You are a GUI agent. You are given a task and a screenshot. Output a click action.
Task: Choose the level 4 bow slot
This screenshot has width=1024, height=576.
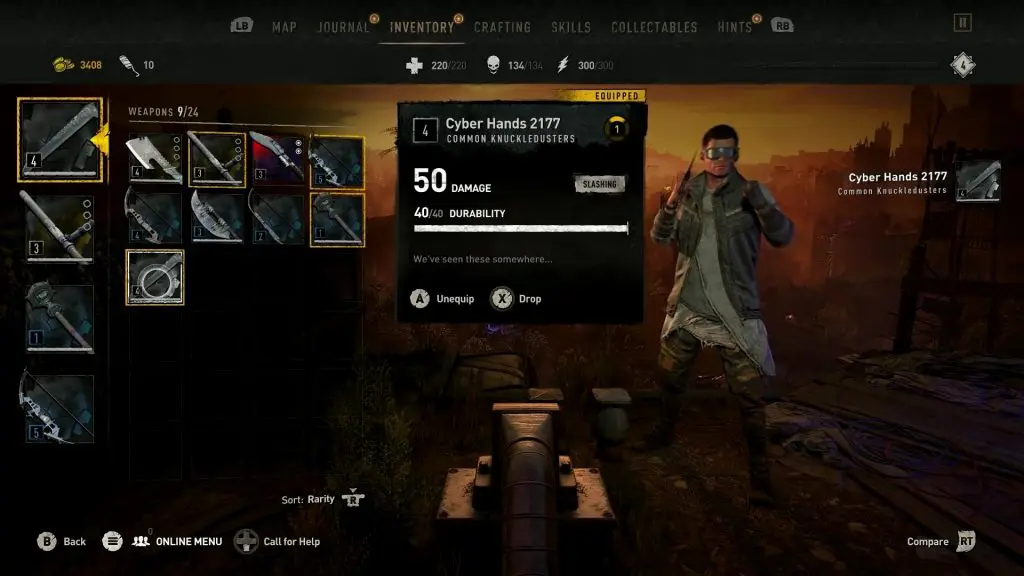click(154, 218)
